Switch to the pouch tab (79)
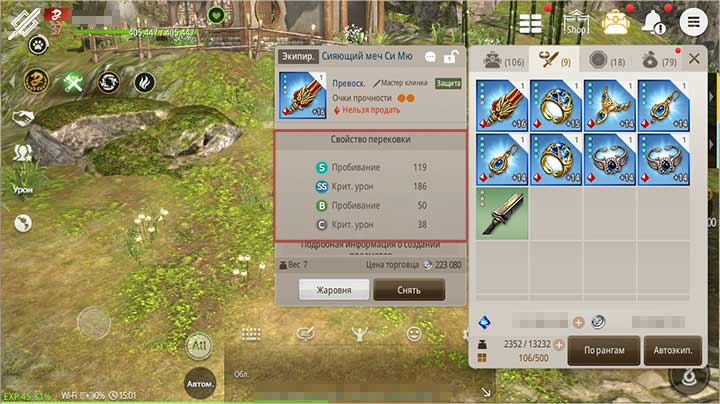The image size is (720, 404). pyautogui.click(x=660, y=60)
